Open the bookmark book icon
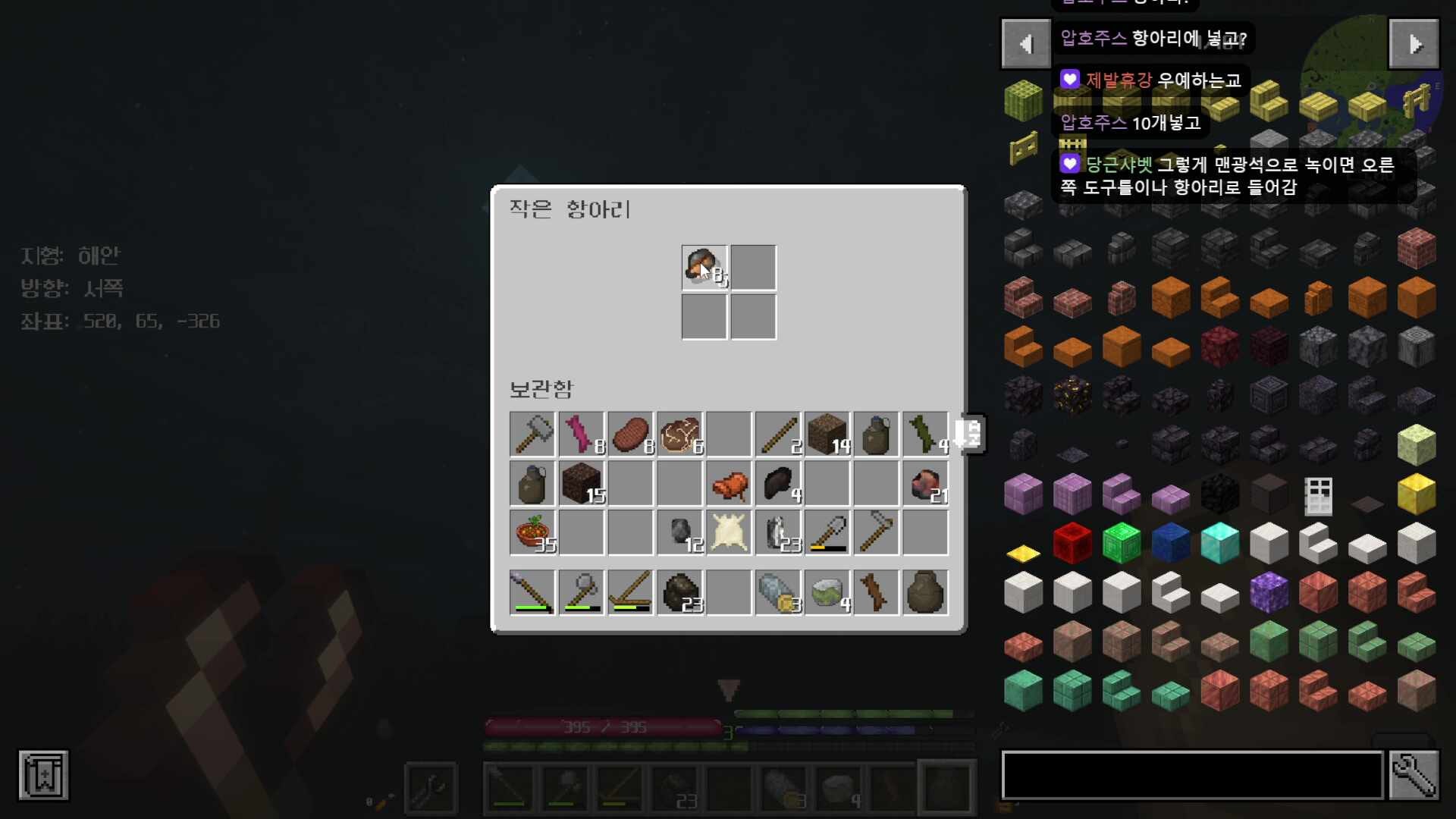This screenshot has width=1456, height=819. 43,775
